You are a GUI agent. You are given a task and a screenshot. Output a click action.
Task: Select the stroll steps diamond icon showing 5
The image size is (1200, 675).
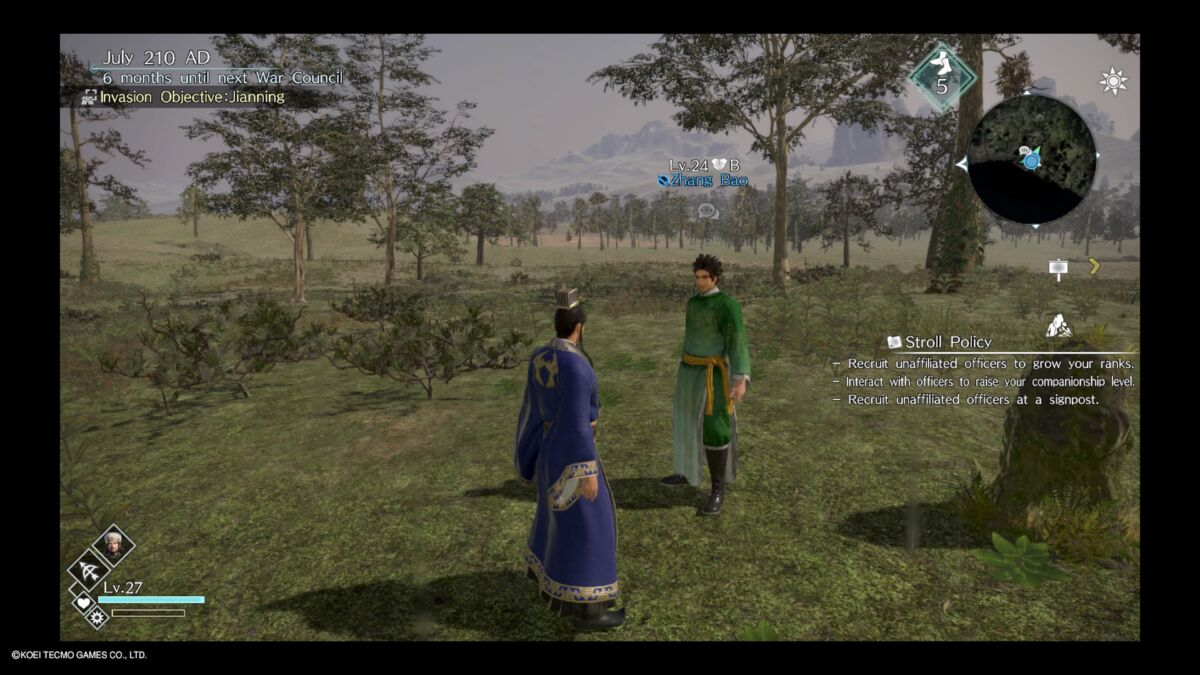tap(941, 76)
